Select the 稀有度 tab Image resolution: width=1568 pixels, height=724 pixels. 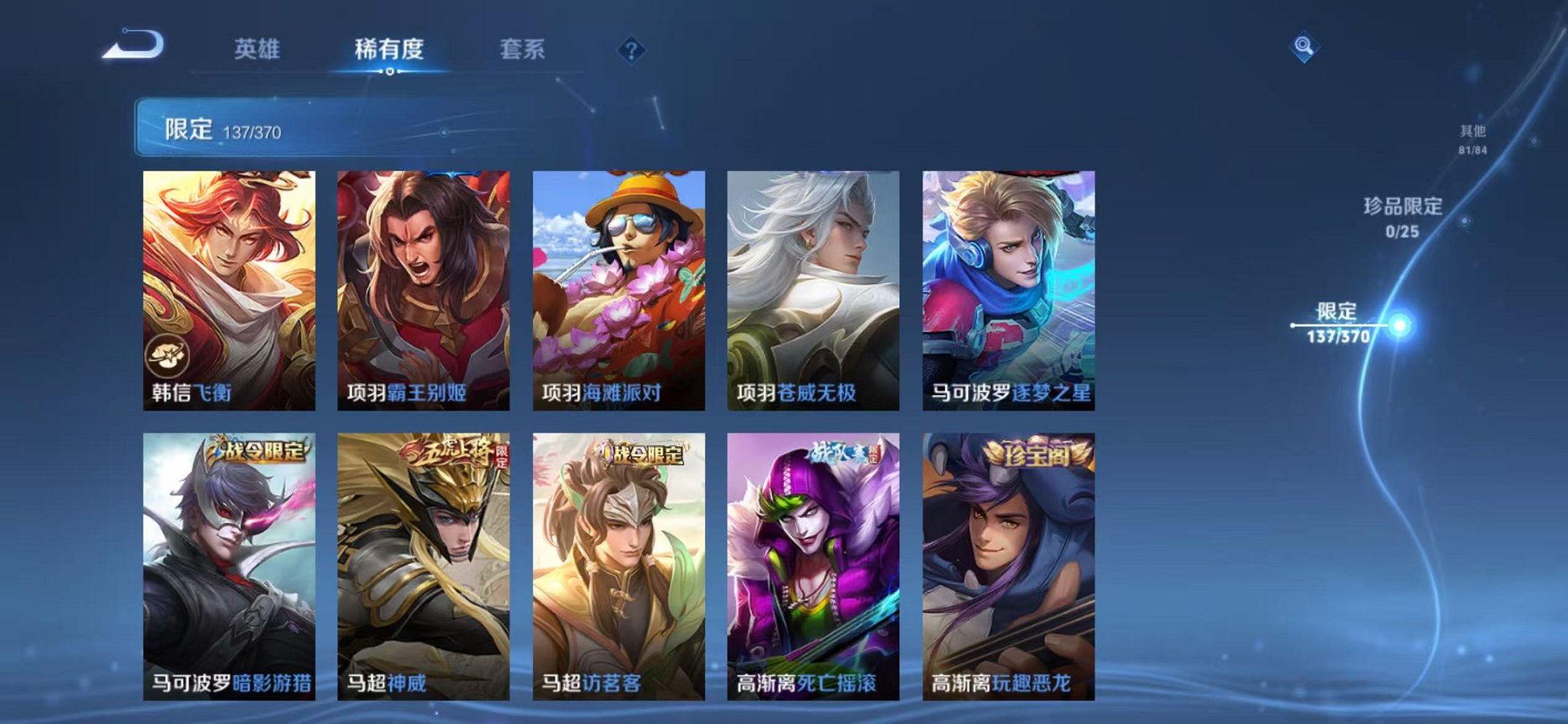(x=391, y=49)
